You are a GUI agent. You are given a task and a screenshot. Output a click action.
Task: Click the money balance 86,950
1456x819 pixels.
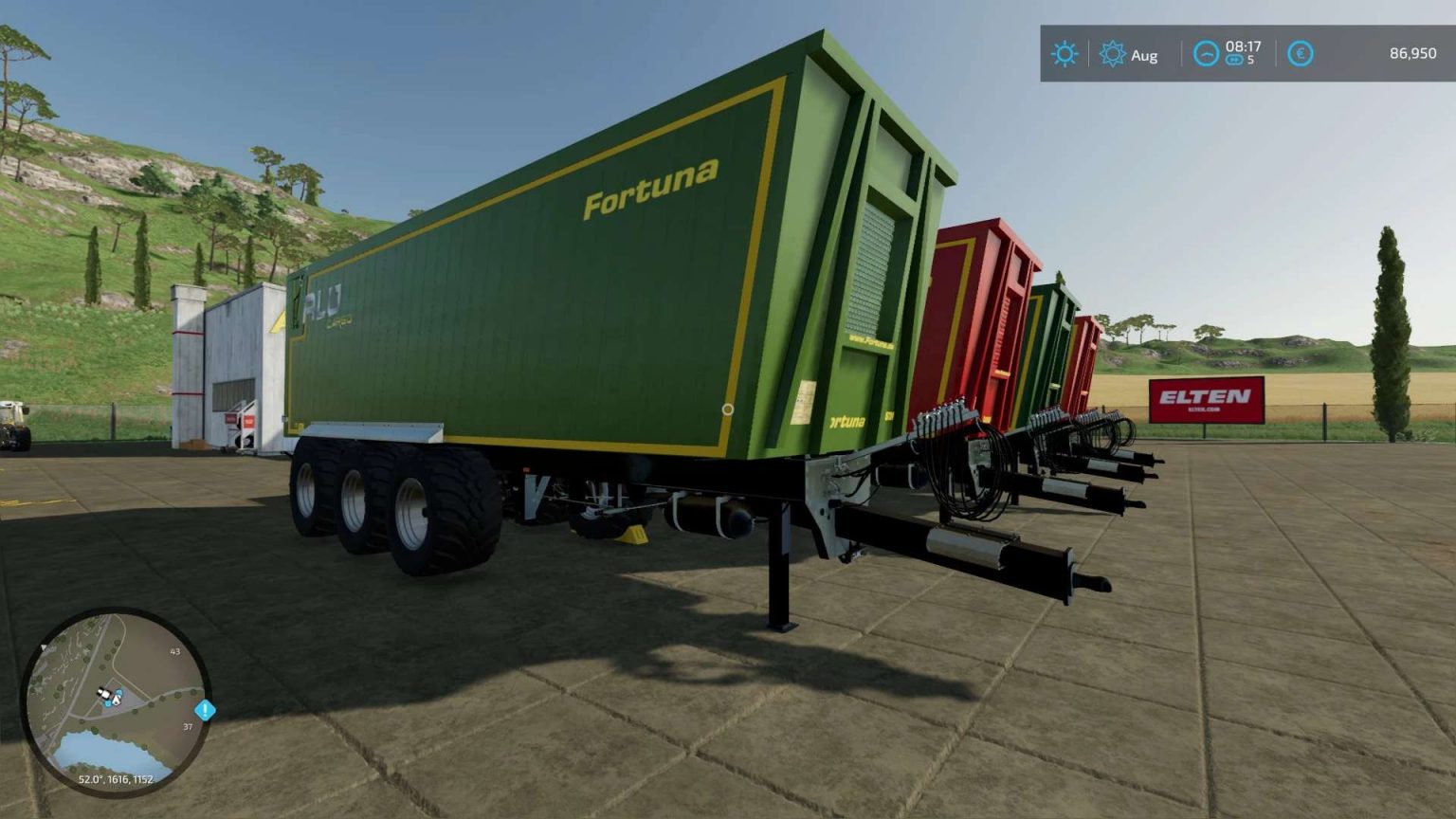click(x=1412, y=54)
